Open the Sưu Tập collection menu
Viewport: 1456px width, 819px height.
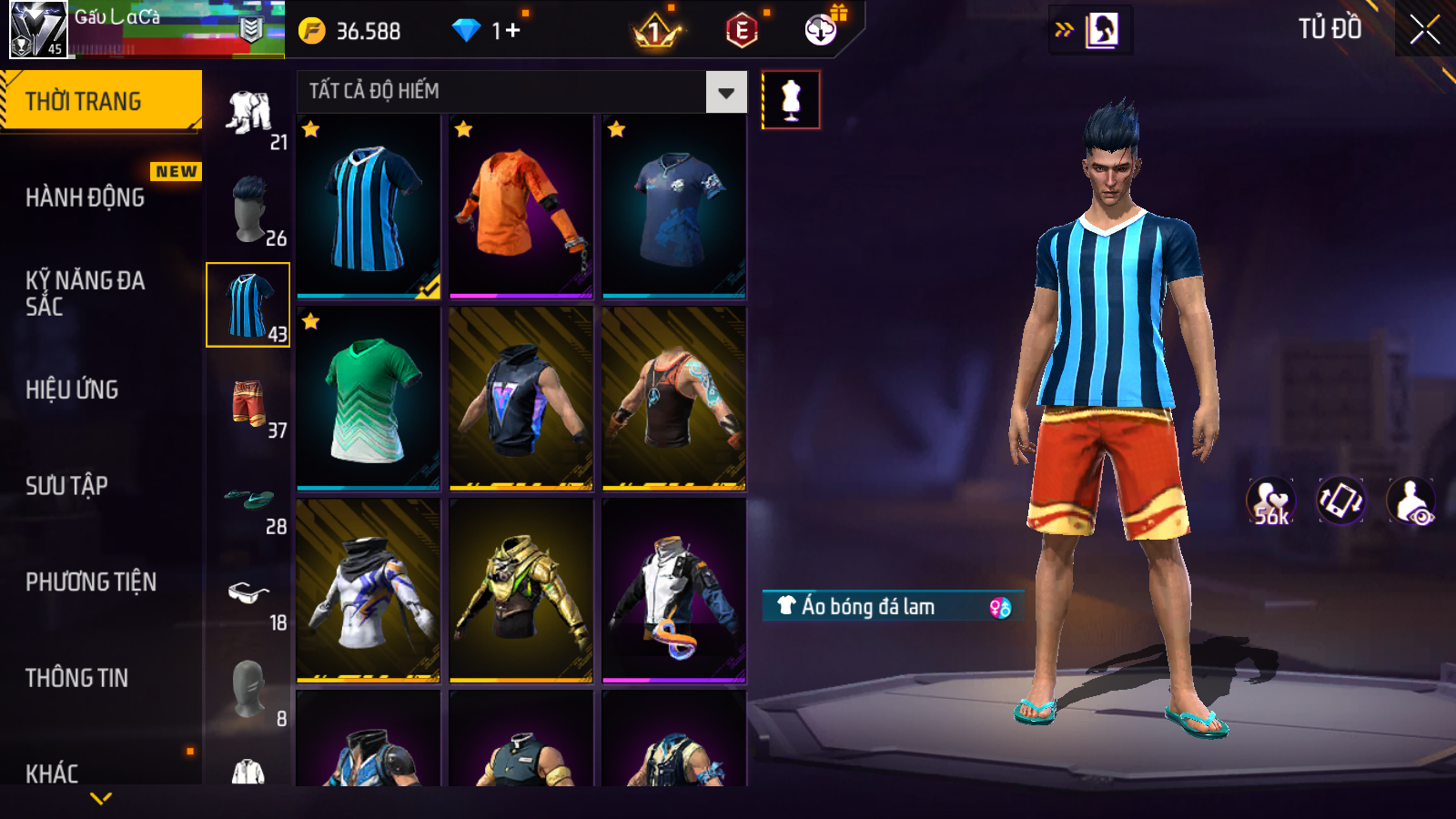point(67,486)
